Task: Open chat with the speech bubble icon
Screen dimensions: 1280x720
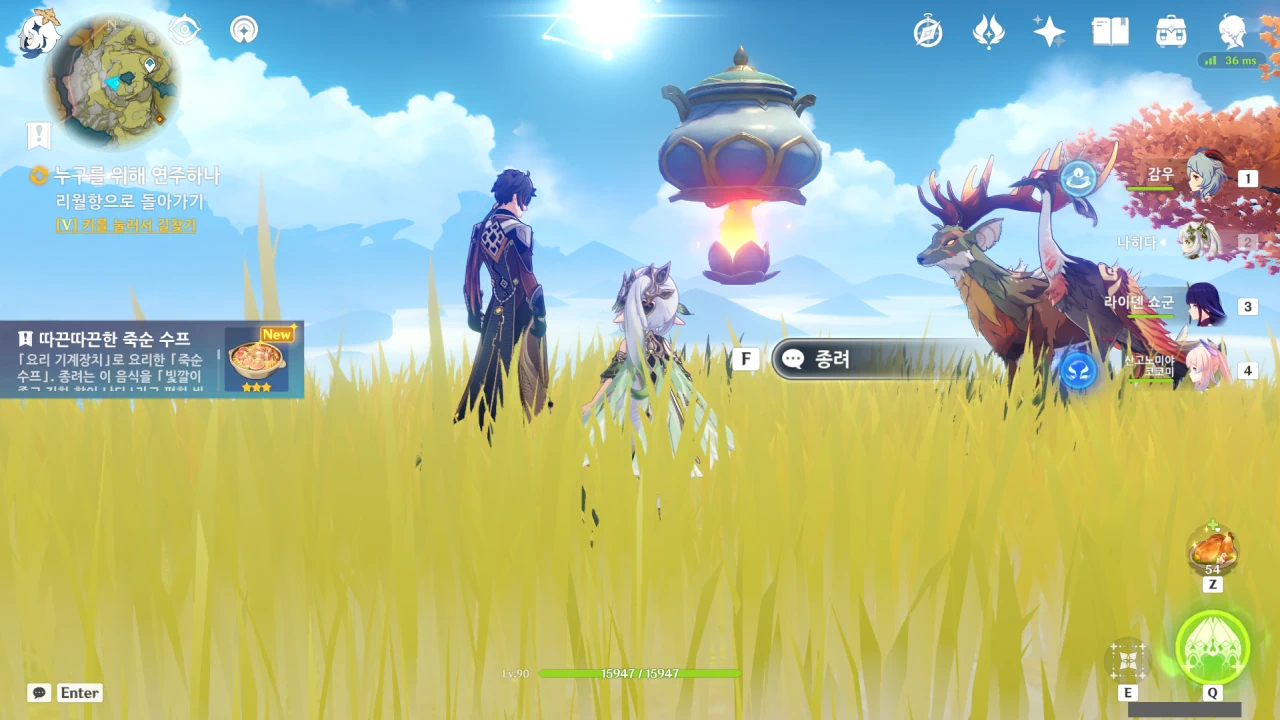Action: pyautogui.click(x=39, y=692)
